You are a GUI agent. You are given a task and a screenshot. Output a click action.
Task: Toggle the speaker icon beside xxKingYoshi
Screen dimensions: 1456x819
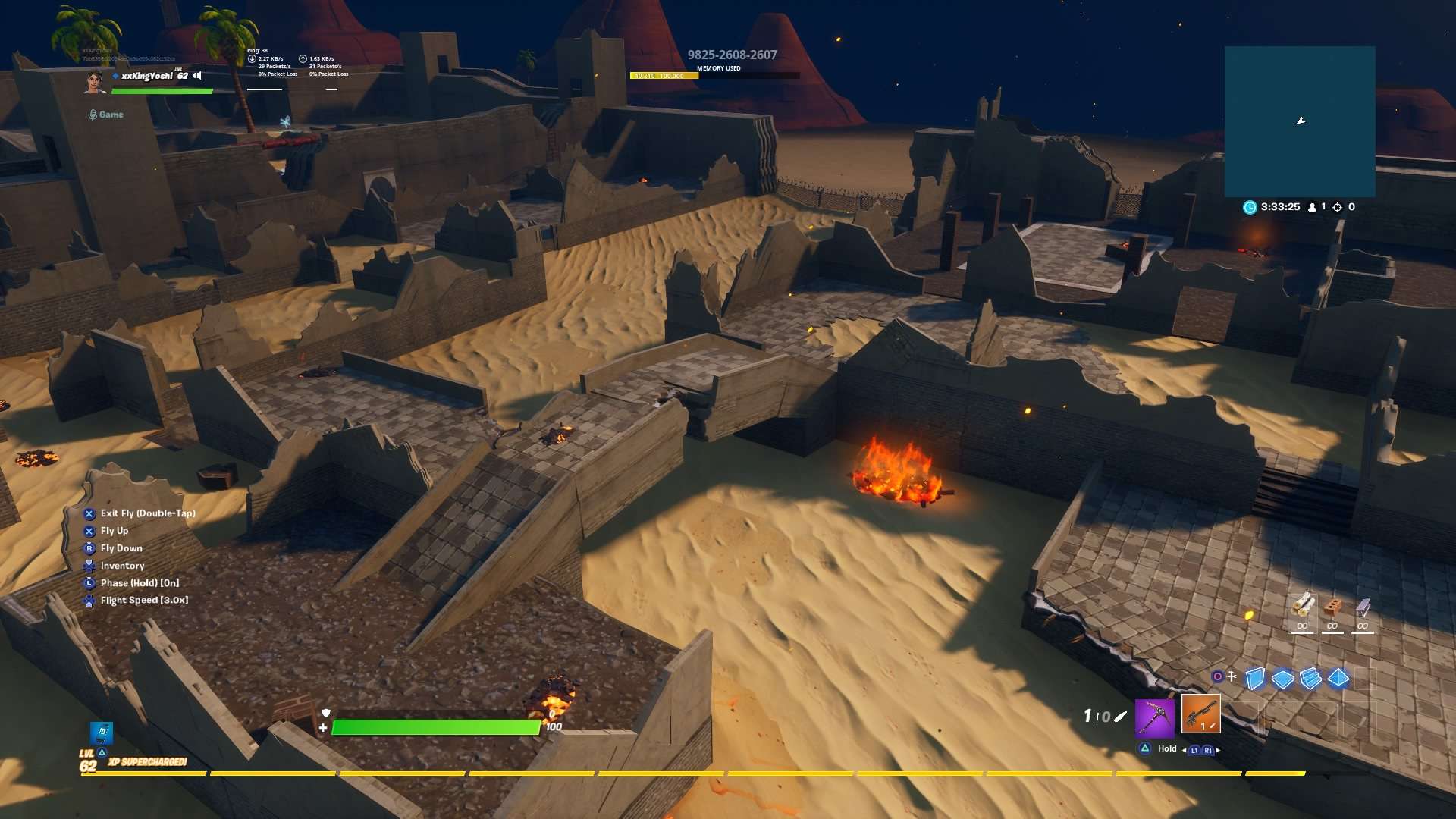pos(197,76)
